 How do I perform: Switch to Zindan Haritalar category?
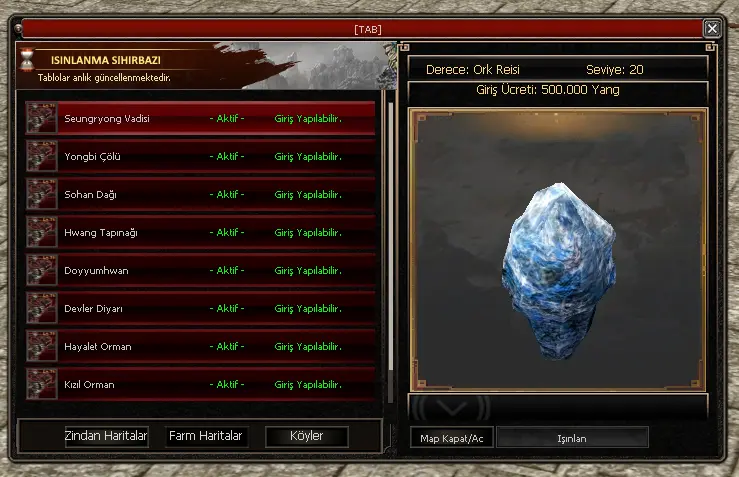point(106,437)
